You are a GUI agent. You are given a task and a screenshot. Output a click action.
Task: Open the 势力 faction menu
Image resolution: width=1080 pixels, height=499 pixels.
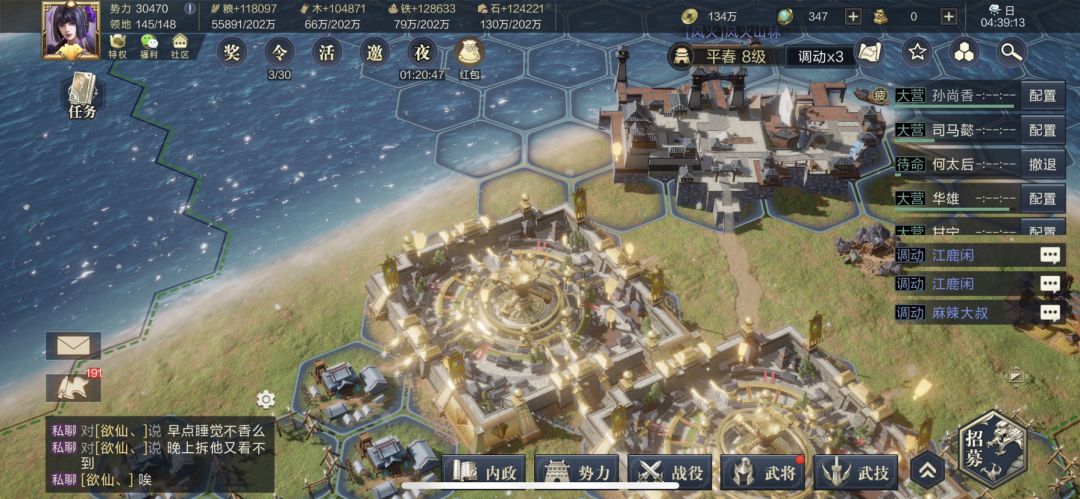[578, 472]
